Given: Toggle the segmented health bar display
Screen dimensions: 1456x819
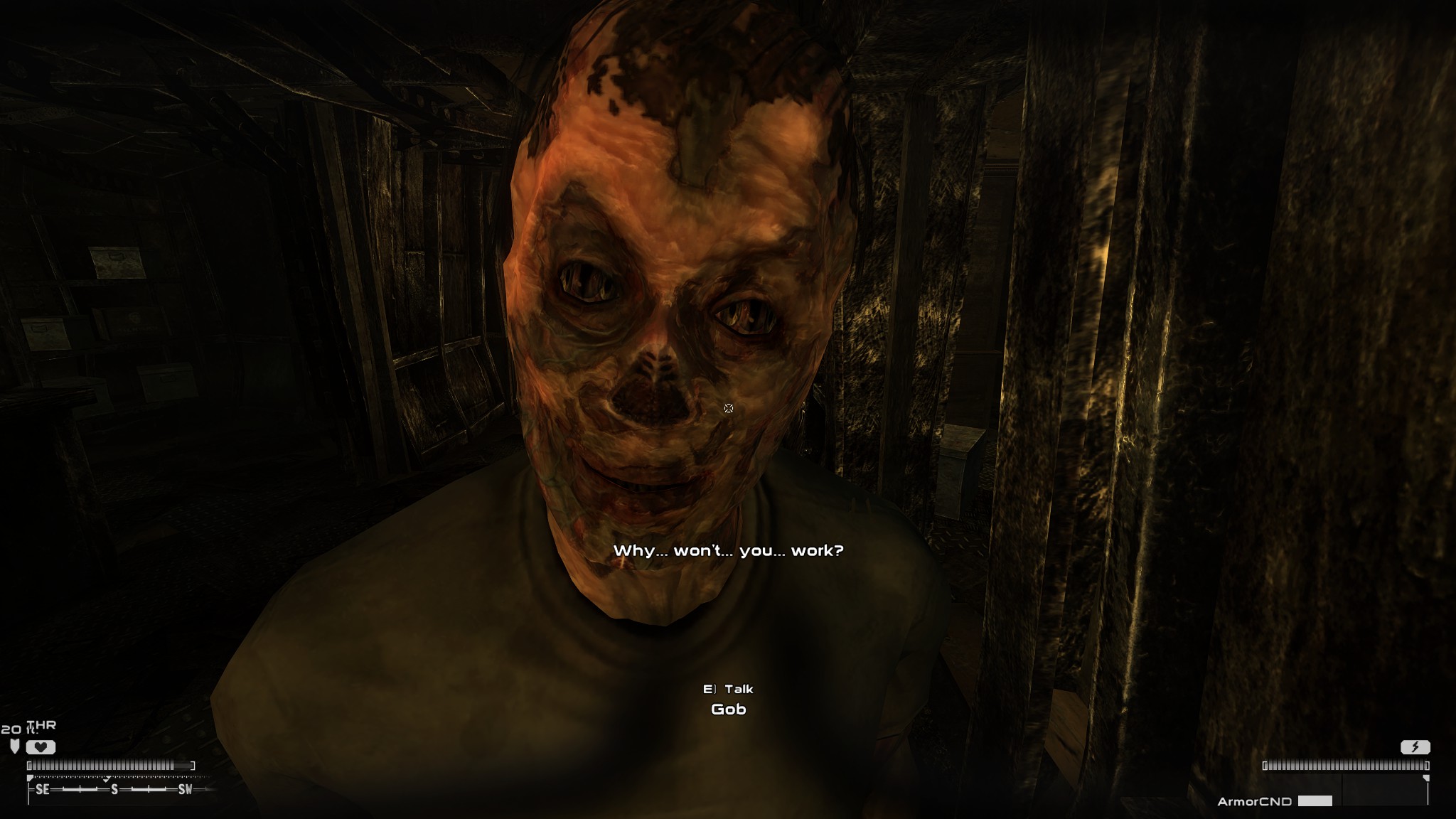Looking at the screenshot, I should 110,765.
